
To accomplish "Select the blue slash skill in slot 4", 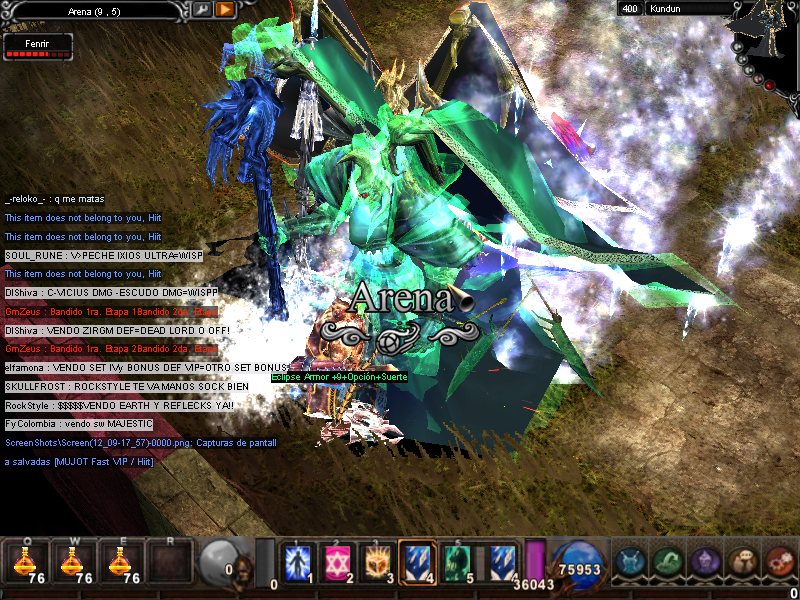I will [x=417, y=562].
